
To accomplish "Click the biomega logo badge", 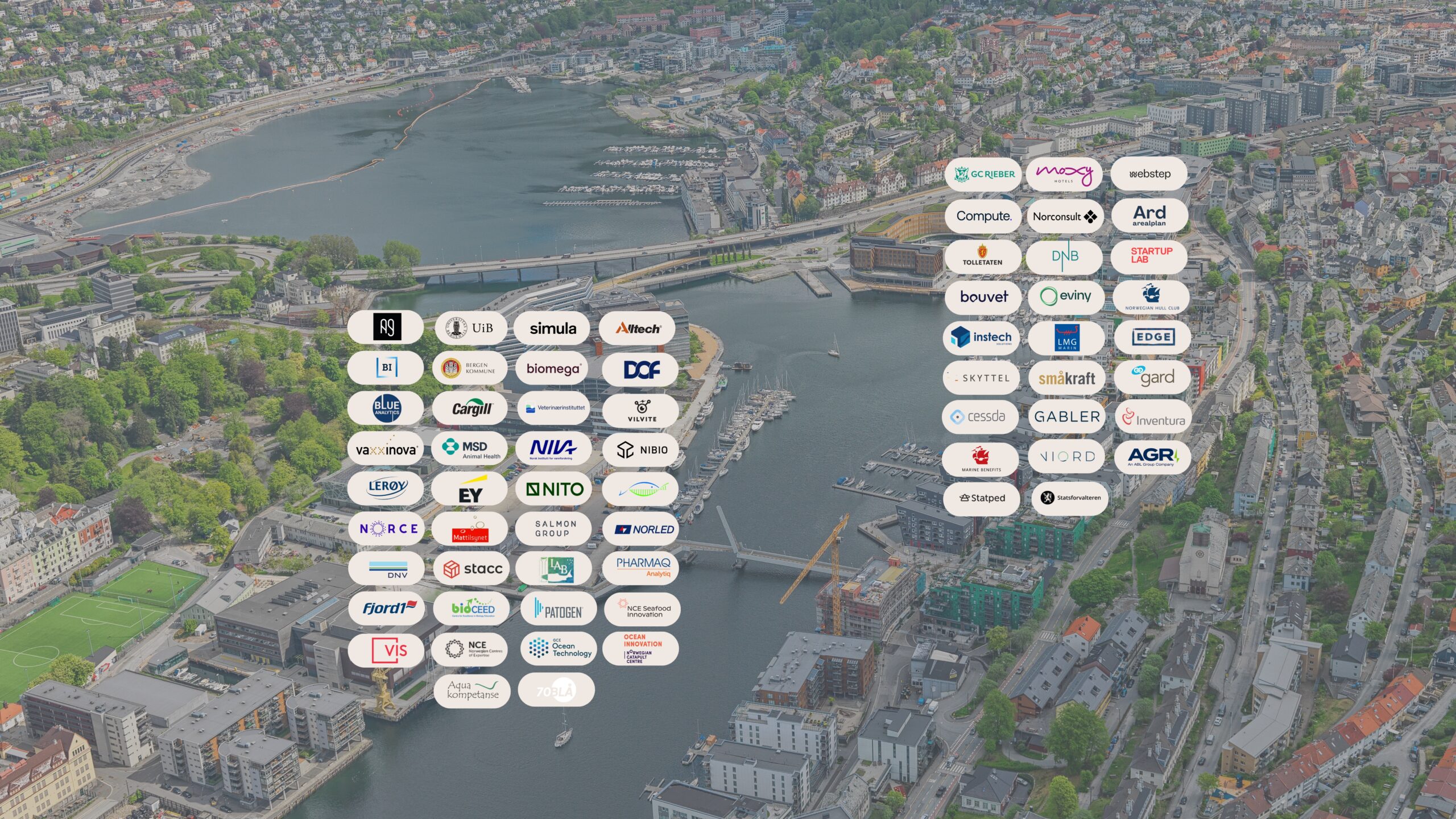I will [x=553, y=369].
